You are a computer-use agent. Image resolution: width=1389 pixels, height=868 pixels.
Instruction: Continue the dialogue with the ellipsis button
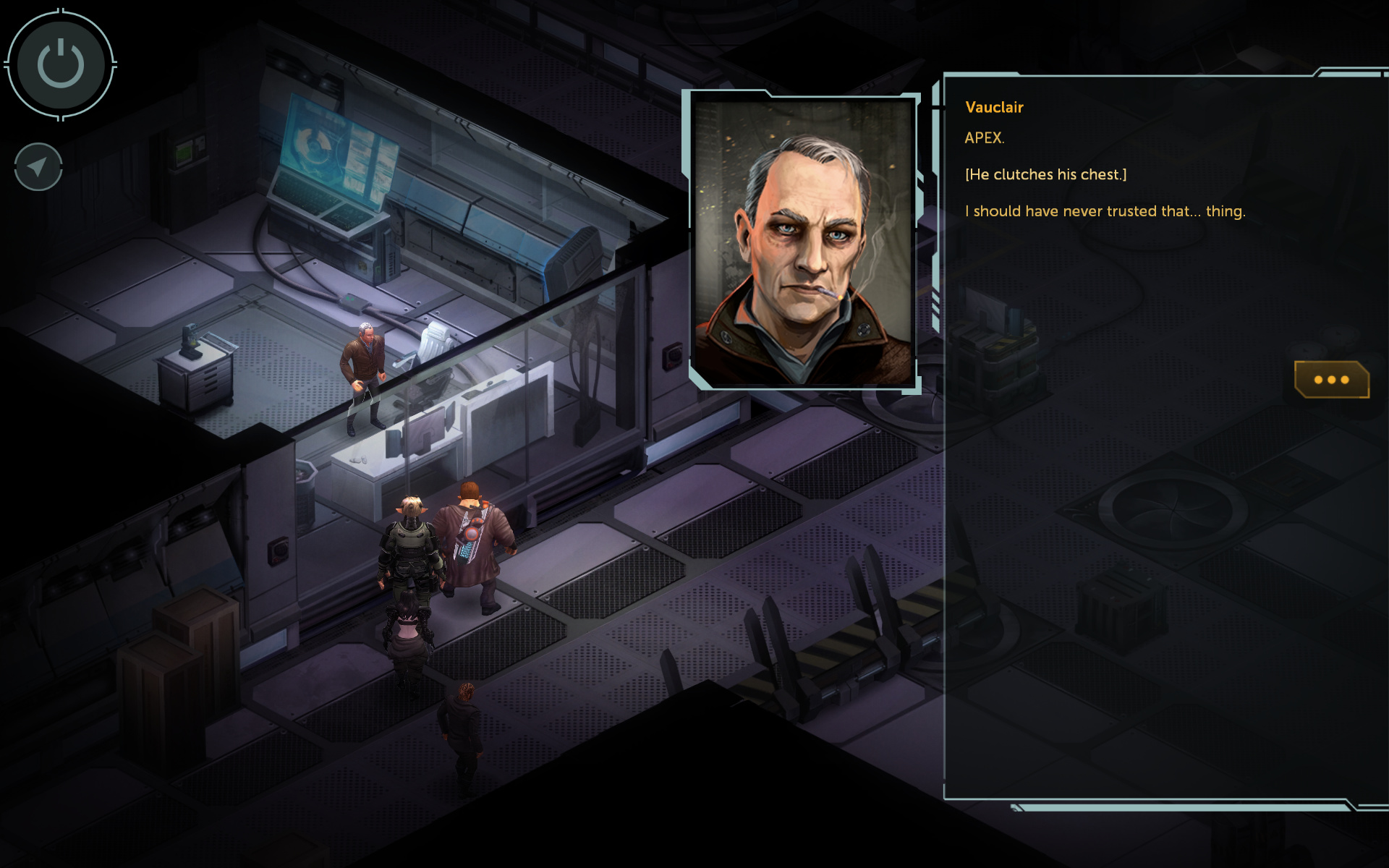[x=1331, y=379]
